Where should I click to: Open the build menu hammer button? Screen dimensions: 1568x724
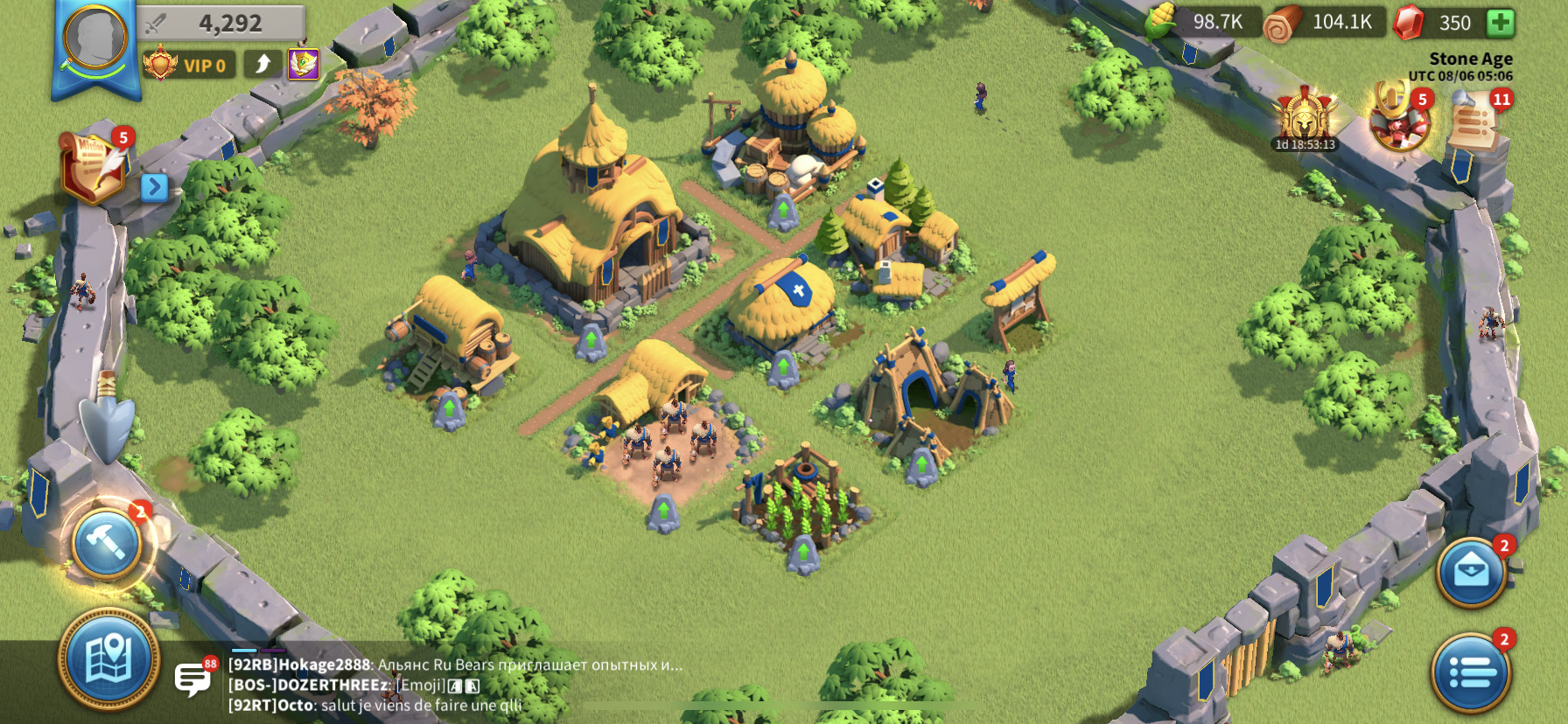pyautogui.click(x=107, y=544)
